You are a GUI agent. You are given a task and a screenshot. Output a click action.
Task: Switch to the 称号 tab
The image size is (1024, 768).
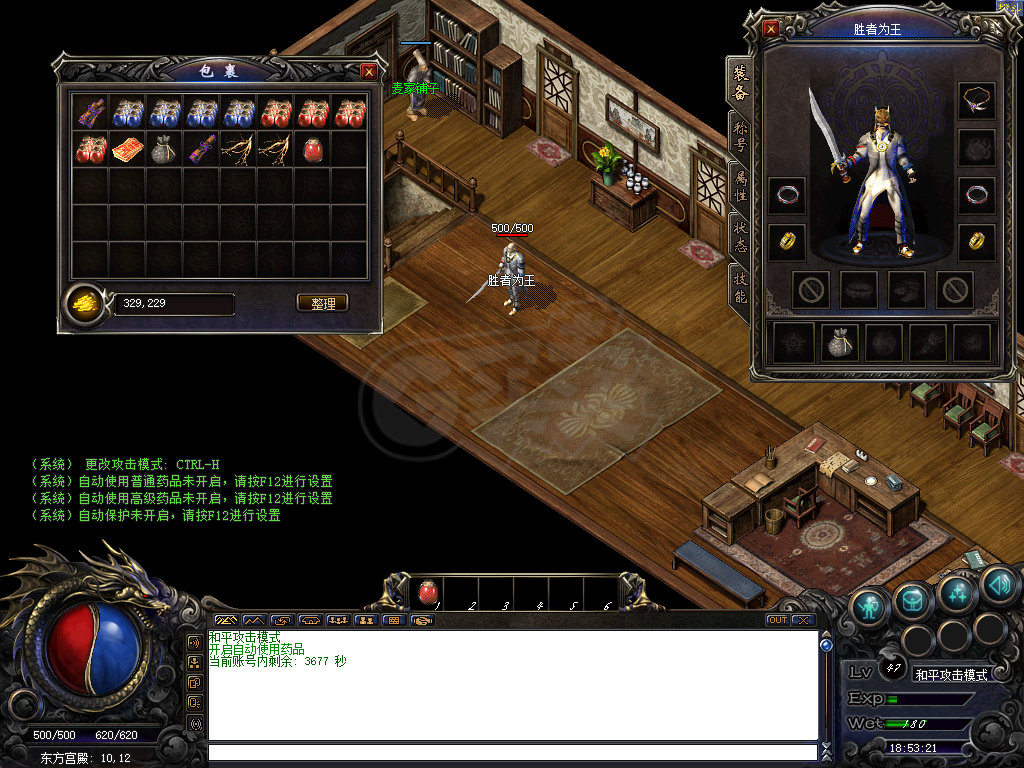740,137
